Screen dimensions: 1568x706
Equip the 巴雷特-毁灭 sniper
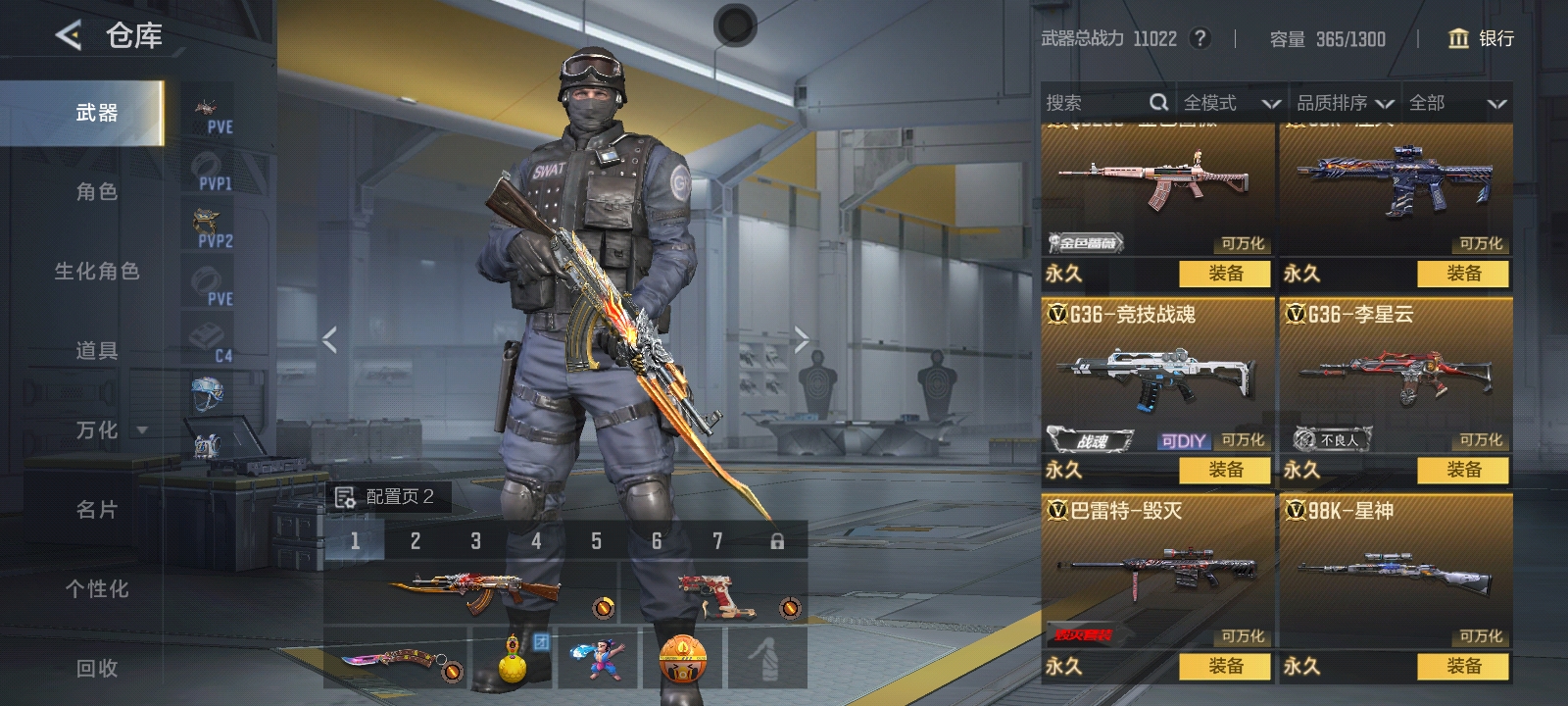point(1224,666)
